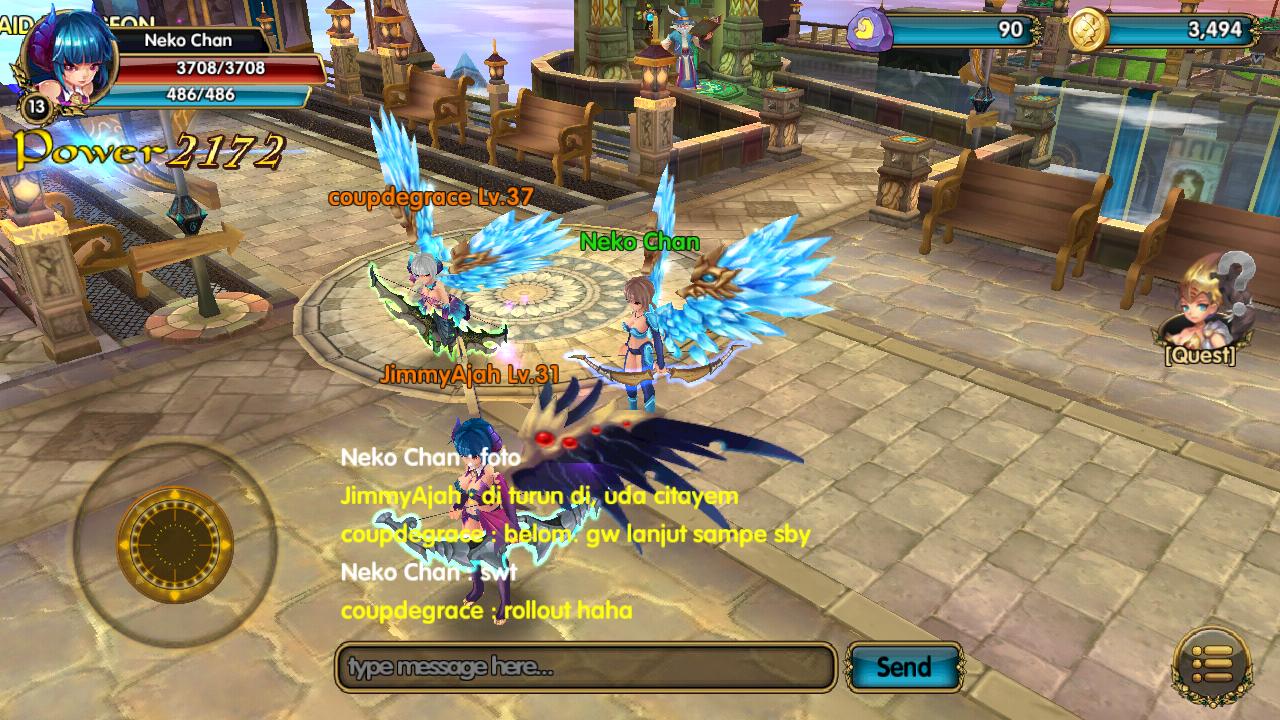The width and height of the screenshot is (1280, 720).
Task: Tap JimmyAjah Lv.31 floating name tag
Action: (470, 372)
